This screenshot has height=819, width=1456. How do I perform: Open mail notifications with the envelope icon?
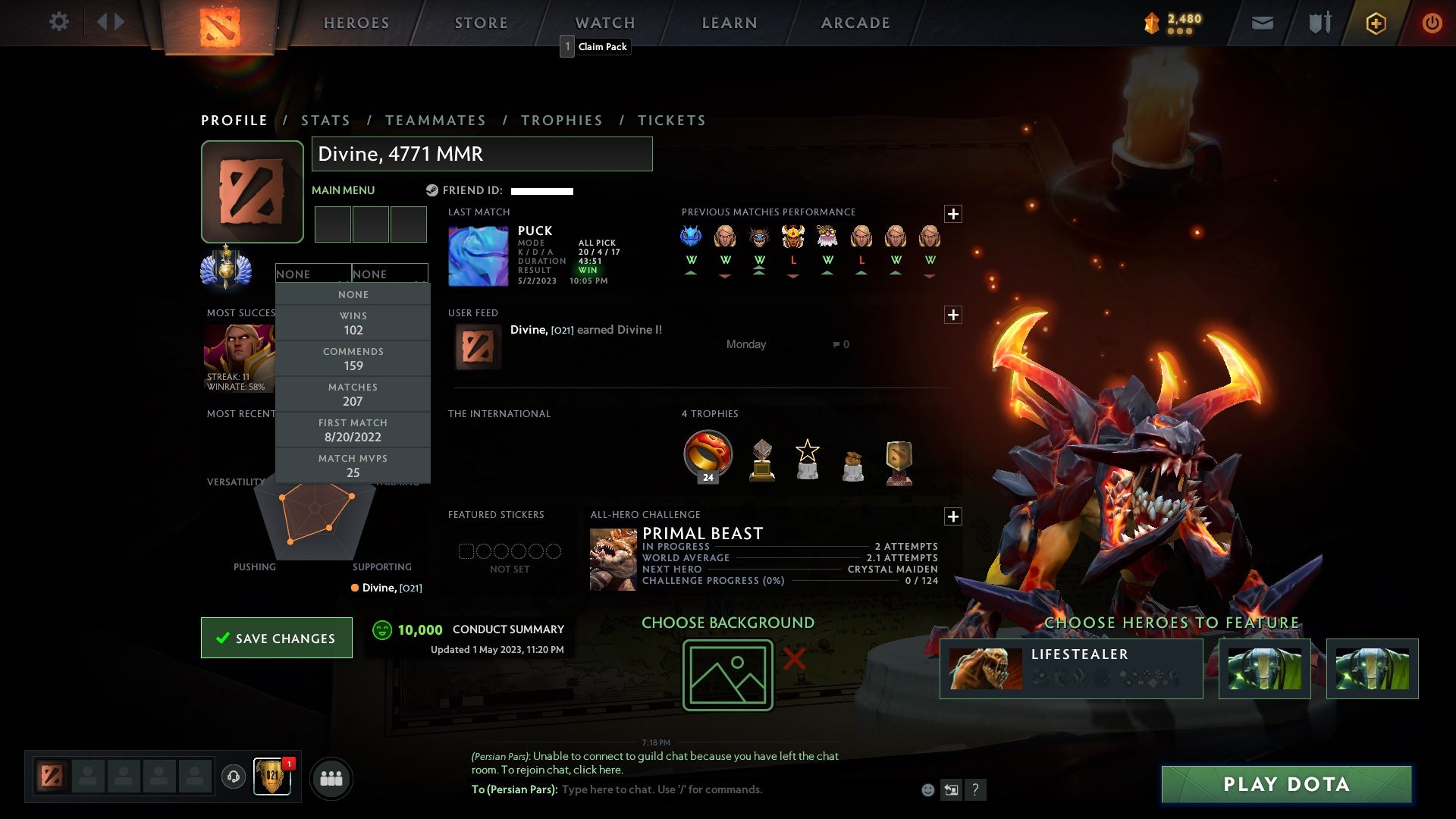pyautogui.click(x=1261, y=23)
